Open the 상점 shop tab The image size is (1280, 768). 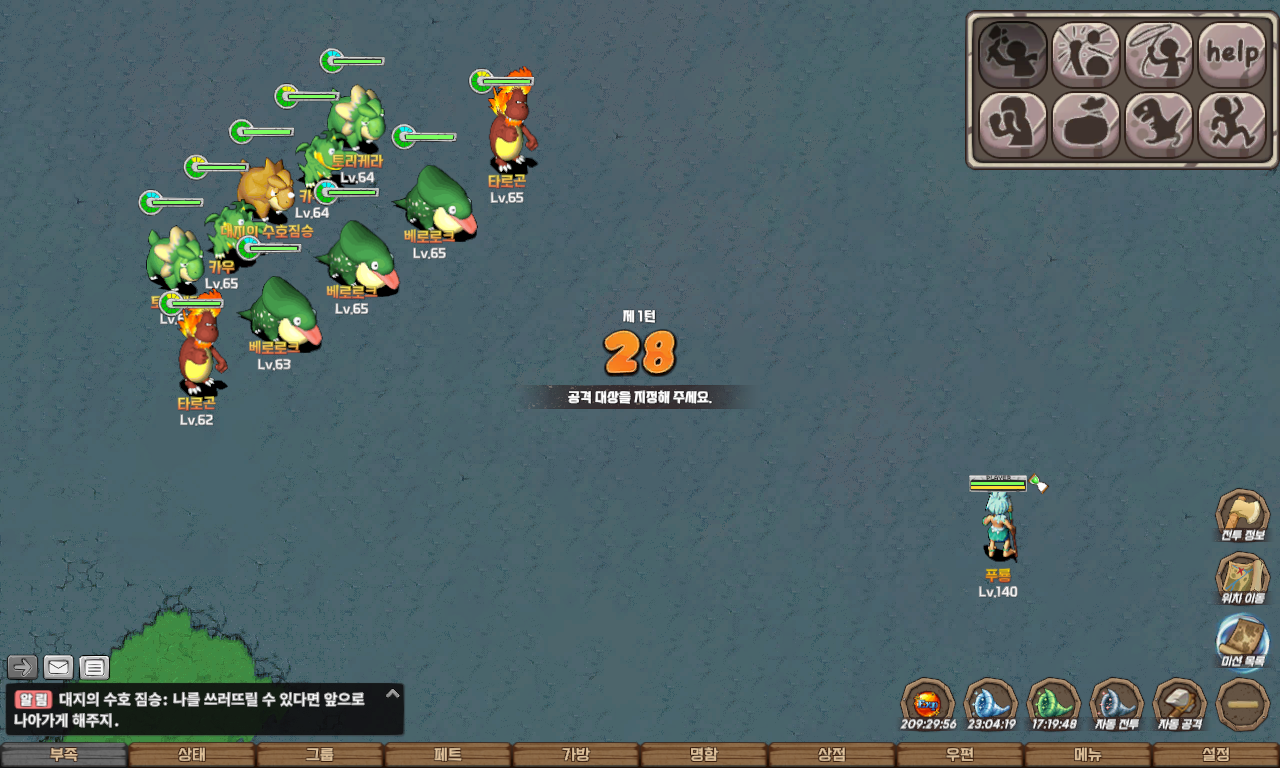(832, 755)
